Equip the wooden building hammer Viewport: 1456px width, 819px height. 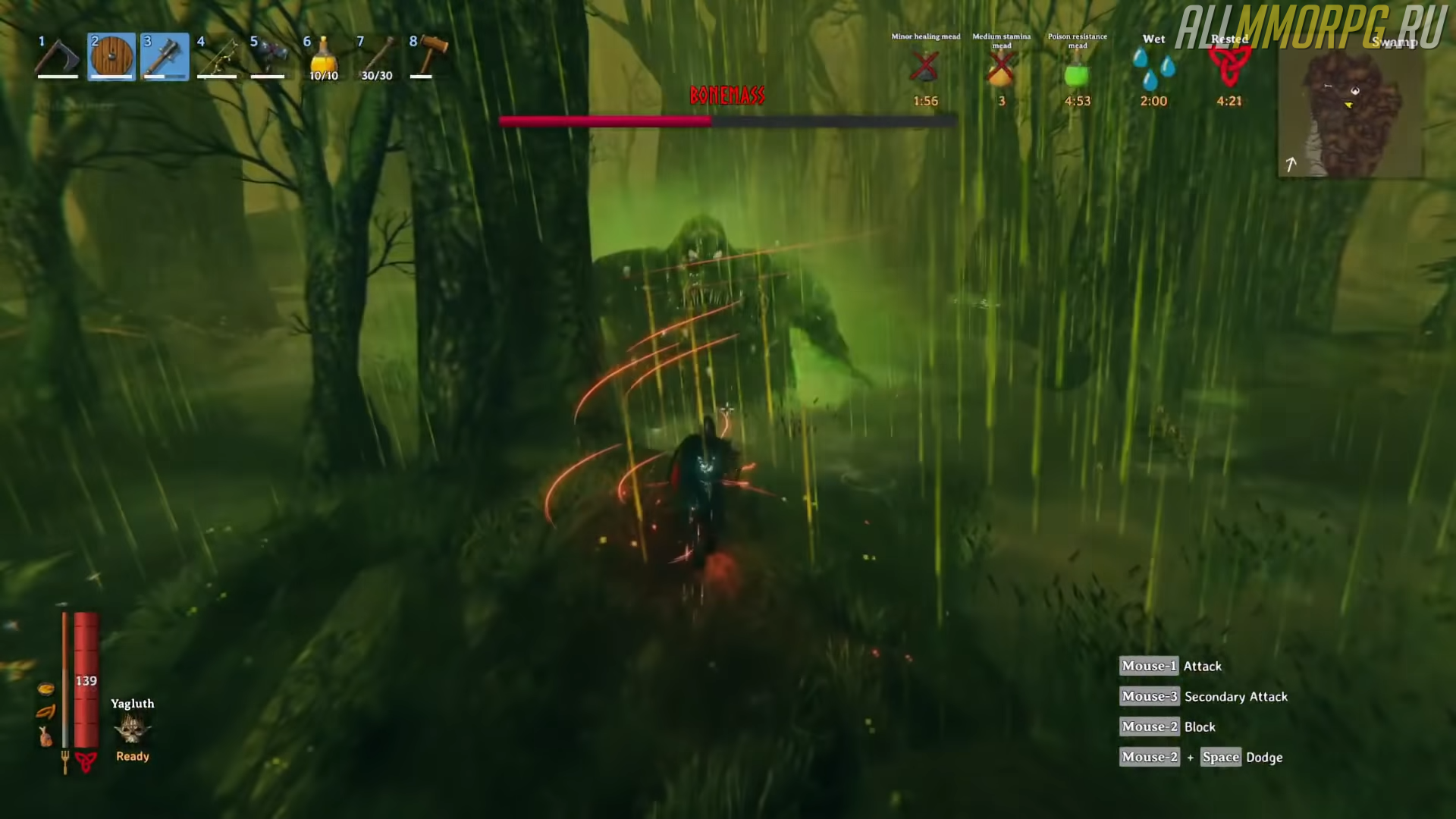pos(430,57)
